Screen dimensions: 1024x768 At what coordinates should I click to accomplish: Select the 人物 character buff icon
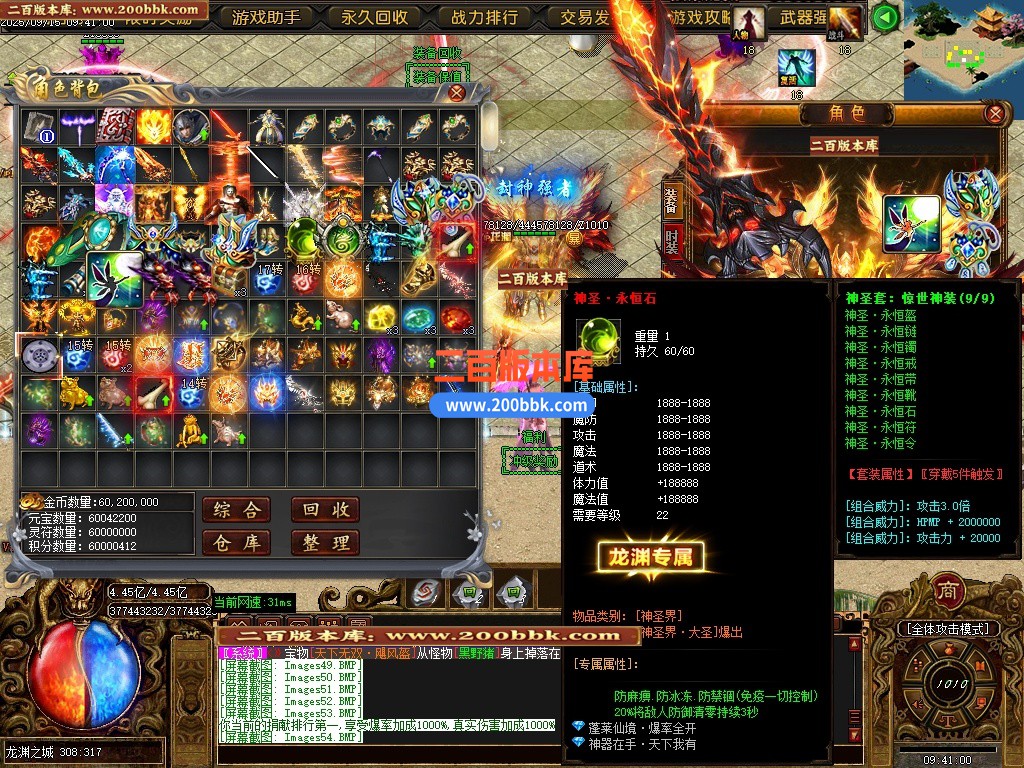pyautogui.click(x=747, y=22)
